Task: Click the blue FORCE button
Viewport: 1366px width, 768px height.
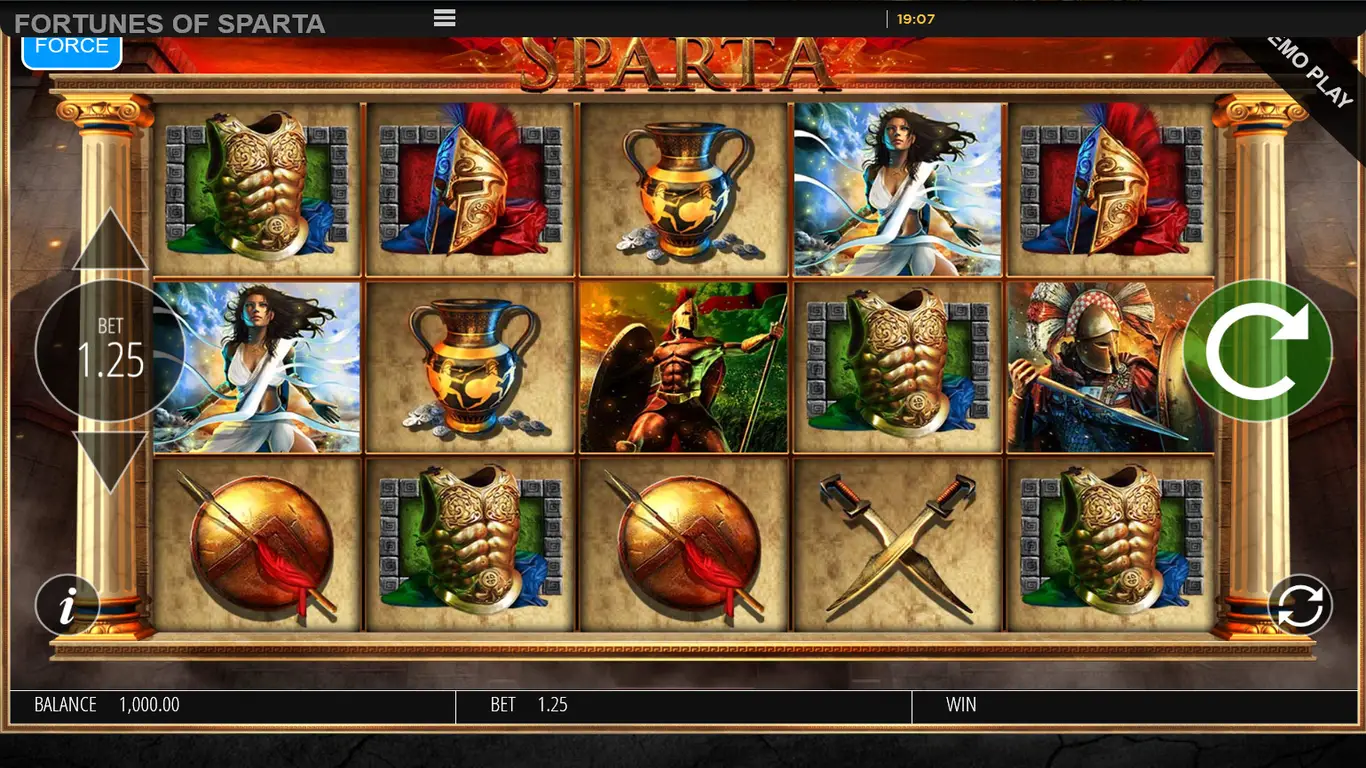Action: coord(72,48)
